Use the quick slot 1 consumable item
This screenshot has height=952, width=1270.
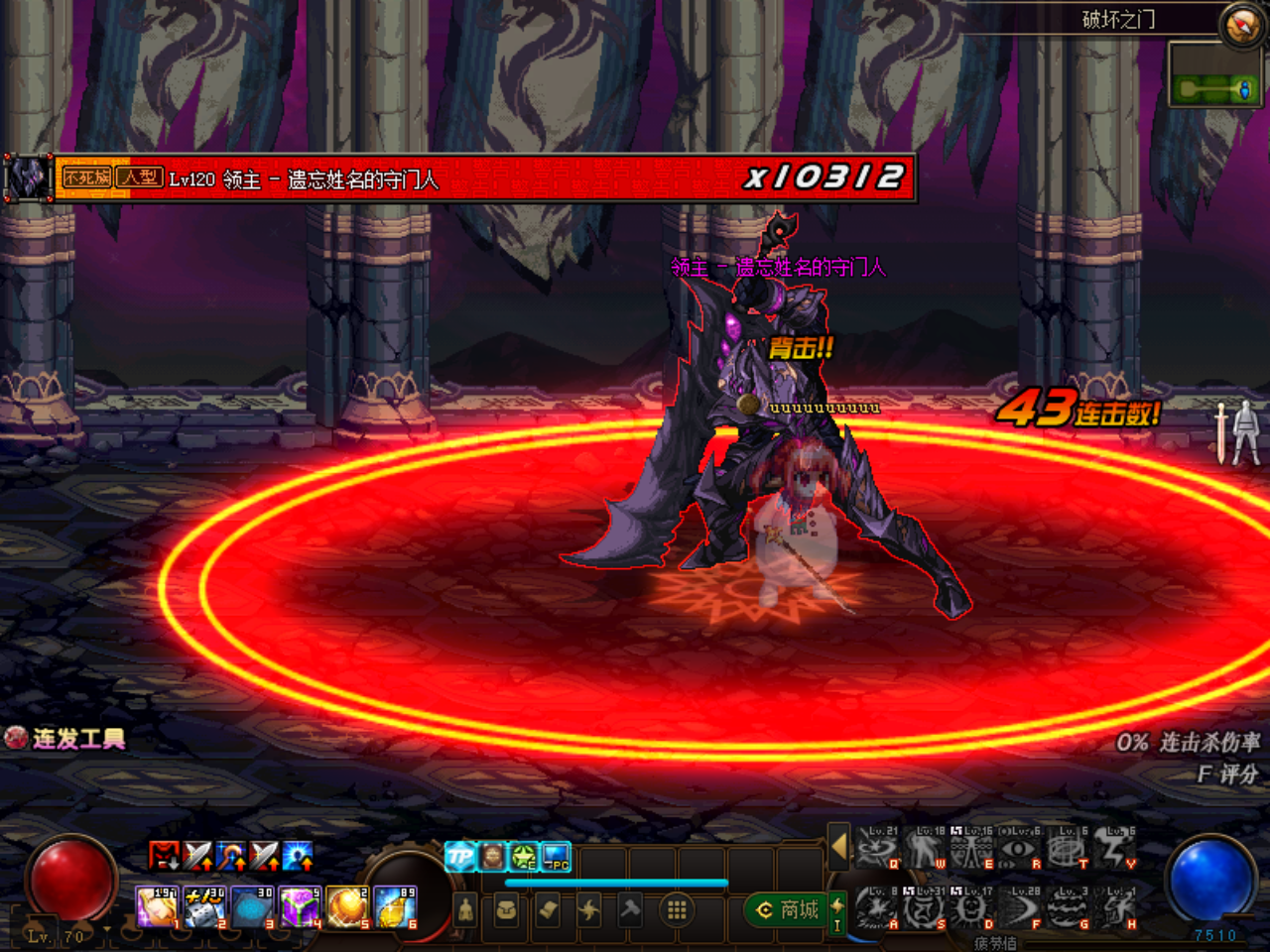tap(156, 907)
